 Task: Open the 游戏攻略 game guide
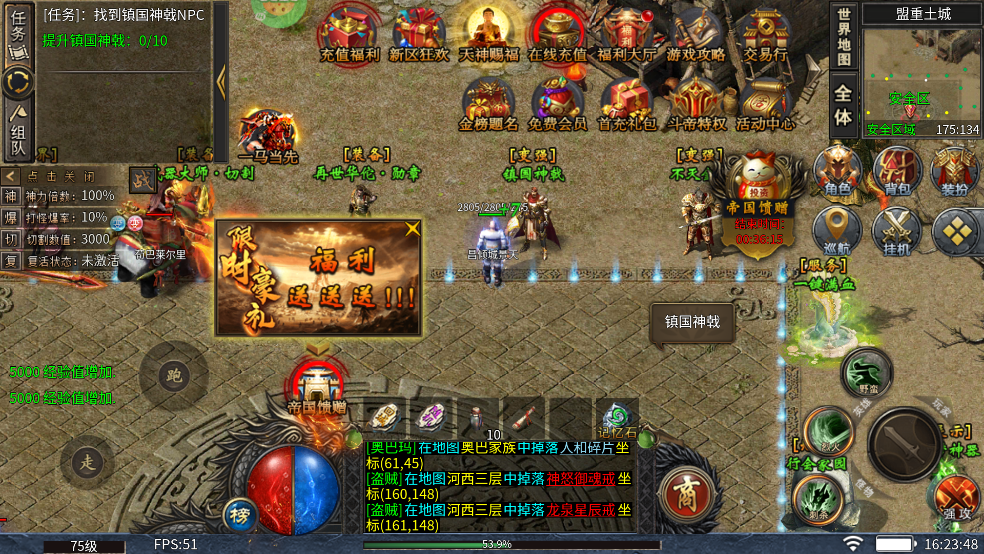[x=695, y=33]
